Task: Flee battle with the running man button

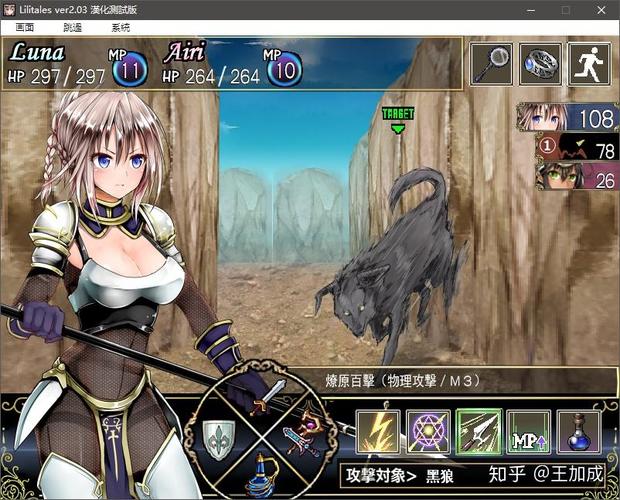Action: pos(589,63)
